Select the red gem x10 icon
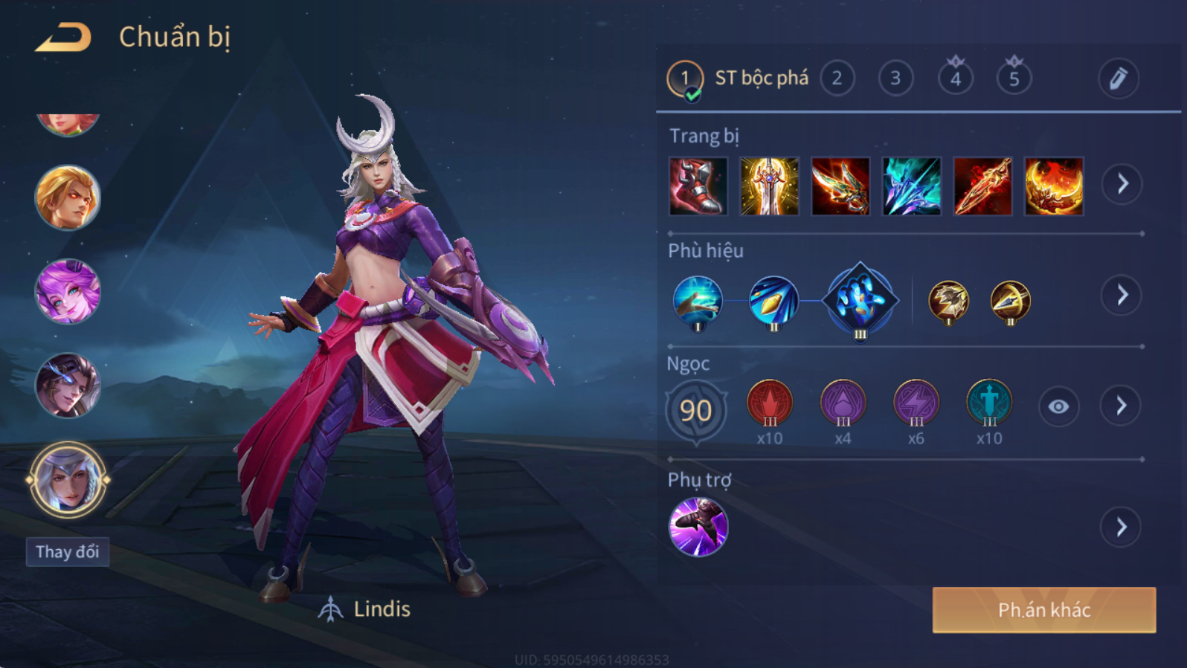 (770, 404)
